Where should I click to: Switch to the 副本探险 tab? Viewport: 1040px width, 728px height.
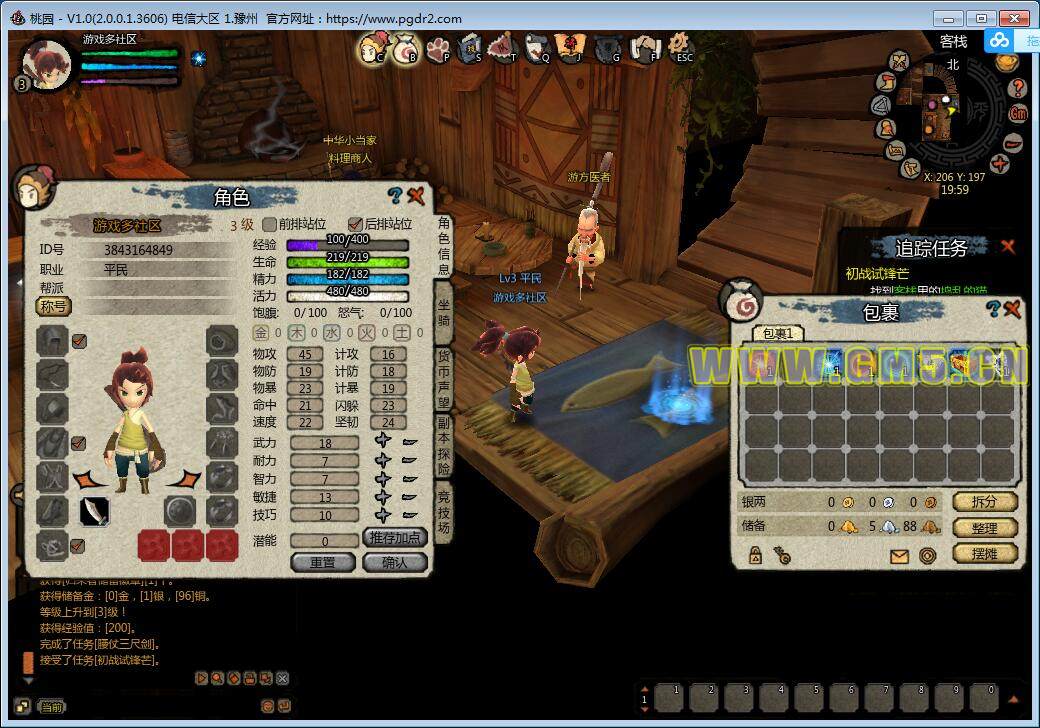point(444,447)
